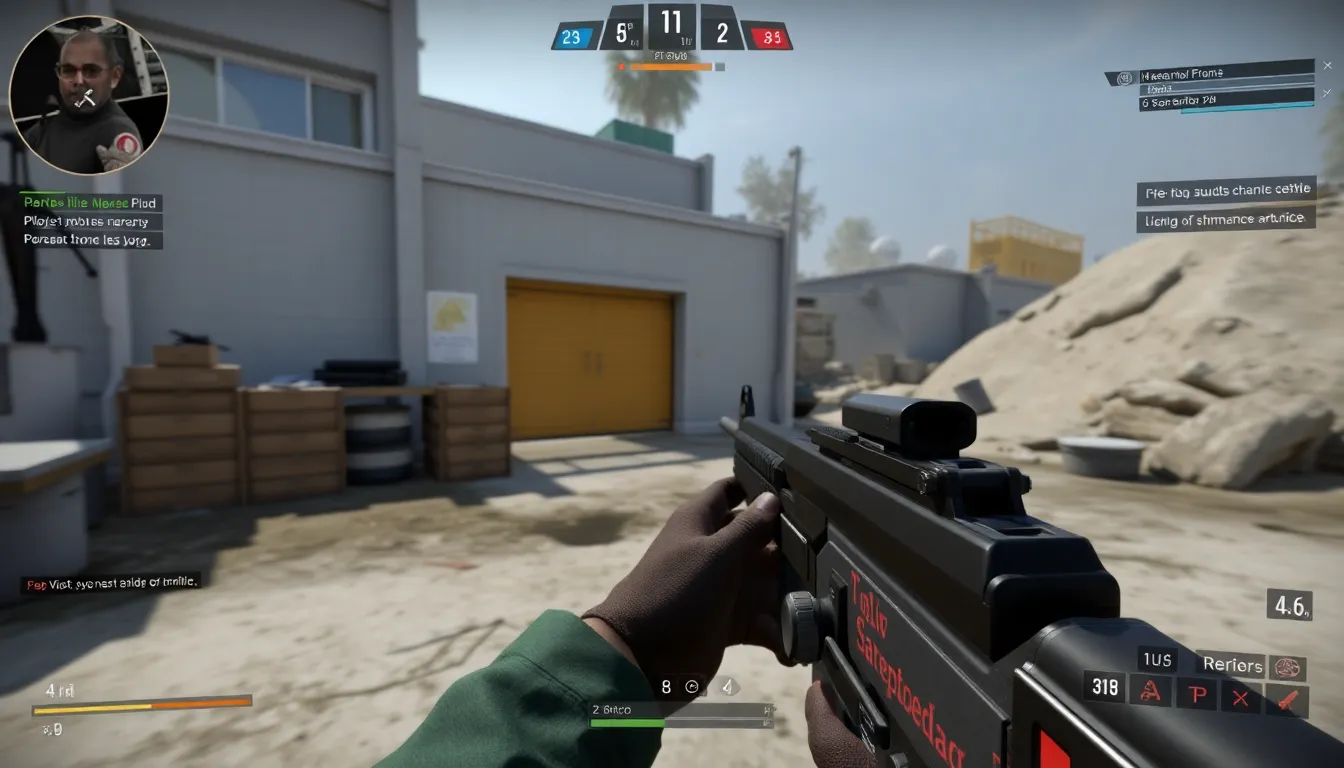Click the round emblem on the top-right panel

(1124, 78)
